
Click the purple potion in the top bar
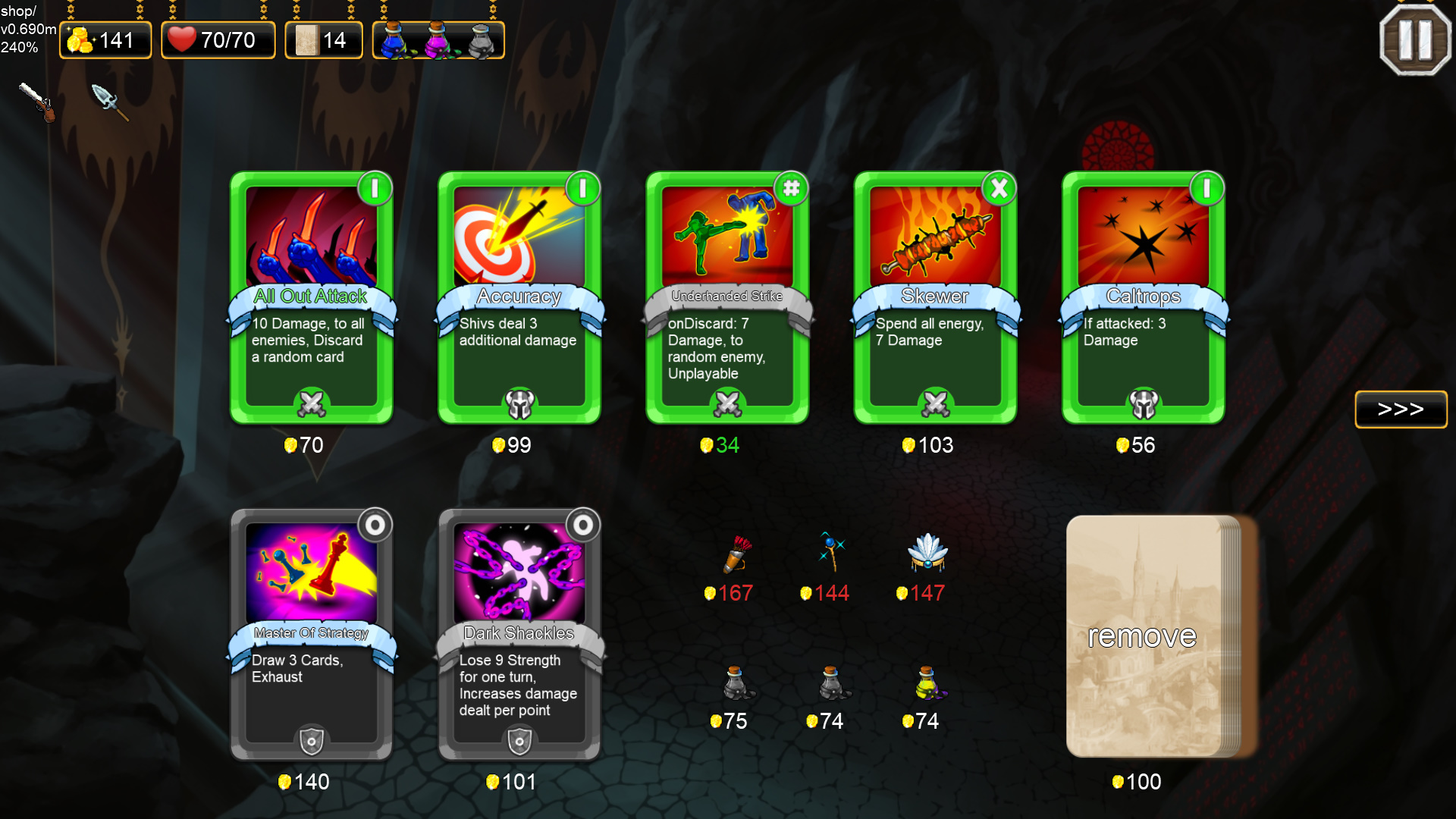(438, 40)
